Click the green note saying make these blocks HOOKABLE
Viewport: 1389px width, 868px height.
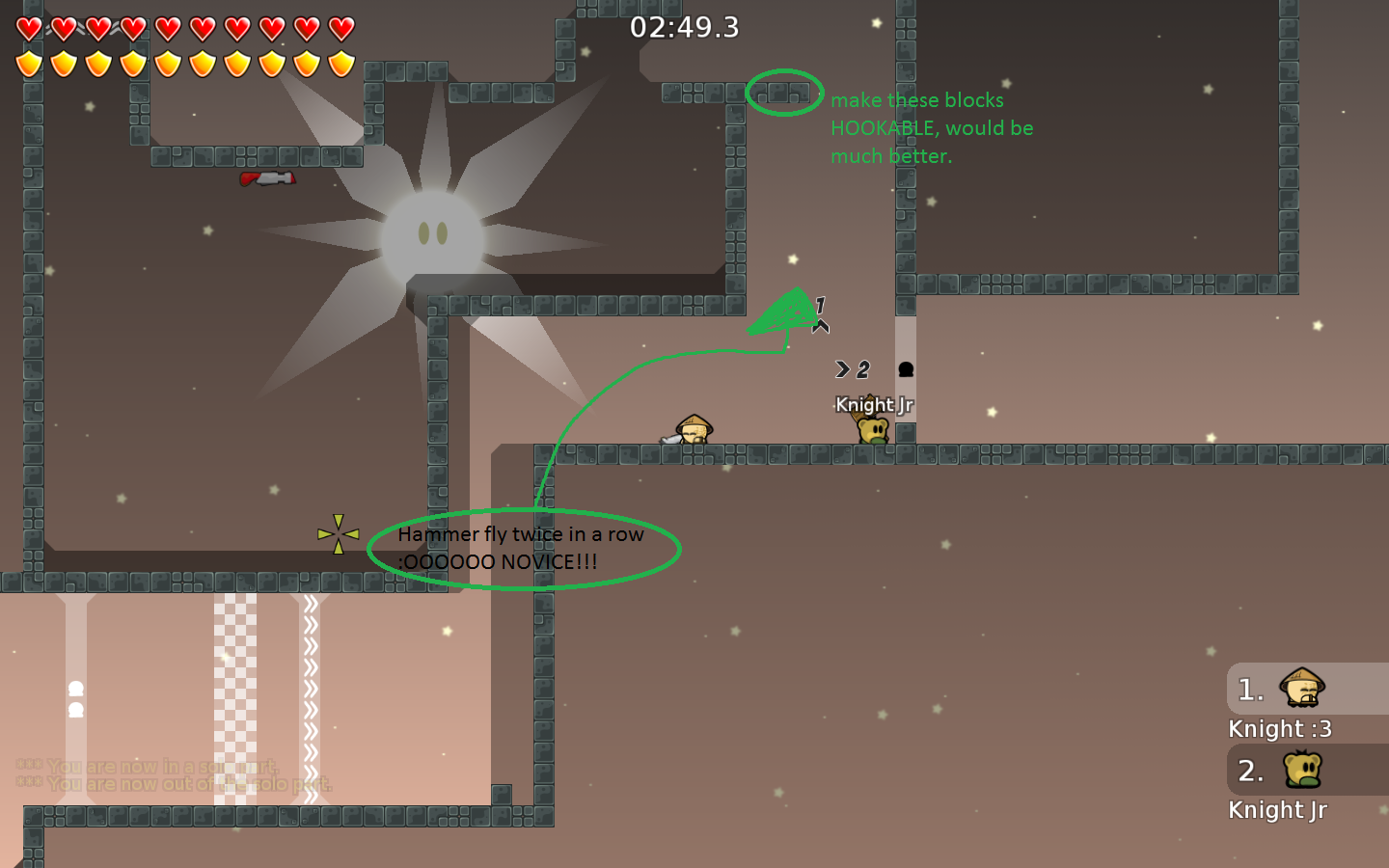(933, 127)
